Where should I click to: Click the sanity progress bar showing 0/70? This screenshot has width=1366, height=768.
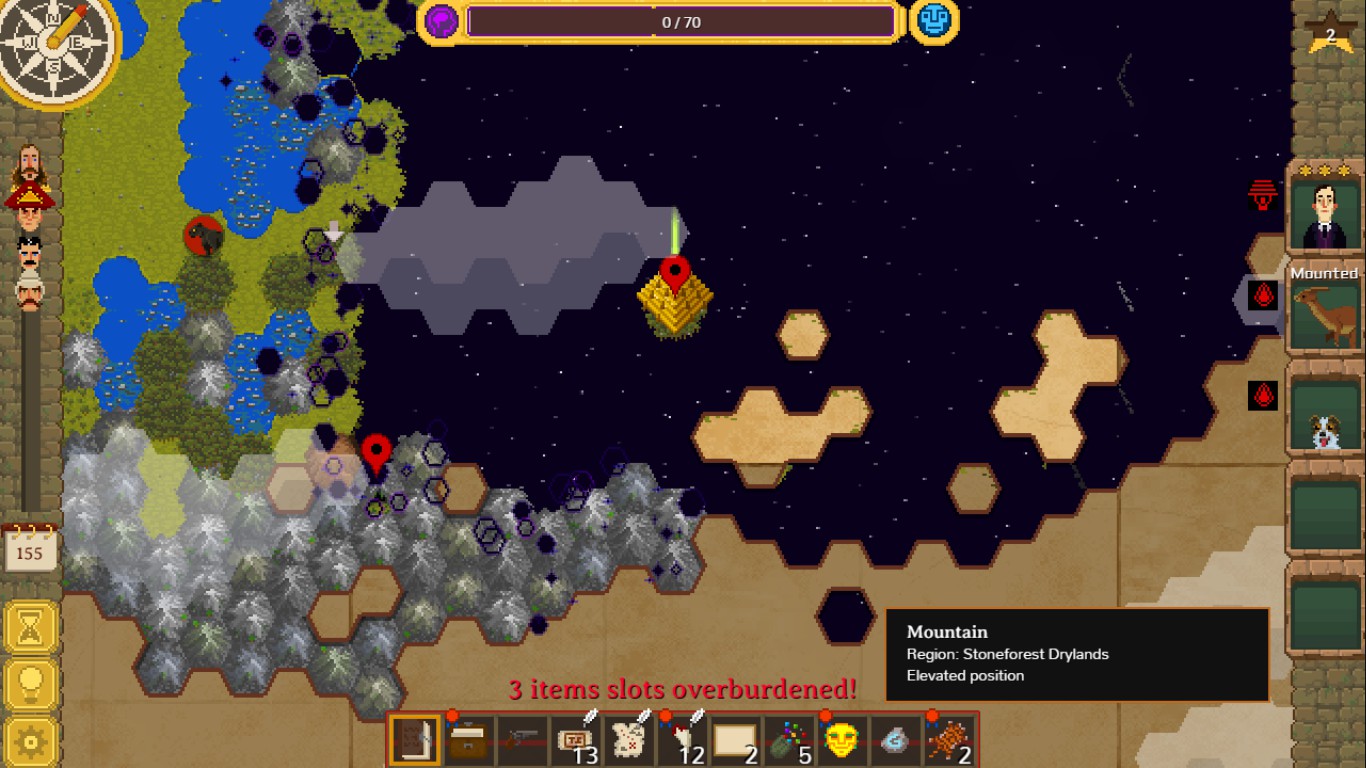click(683, 22)
